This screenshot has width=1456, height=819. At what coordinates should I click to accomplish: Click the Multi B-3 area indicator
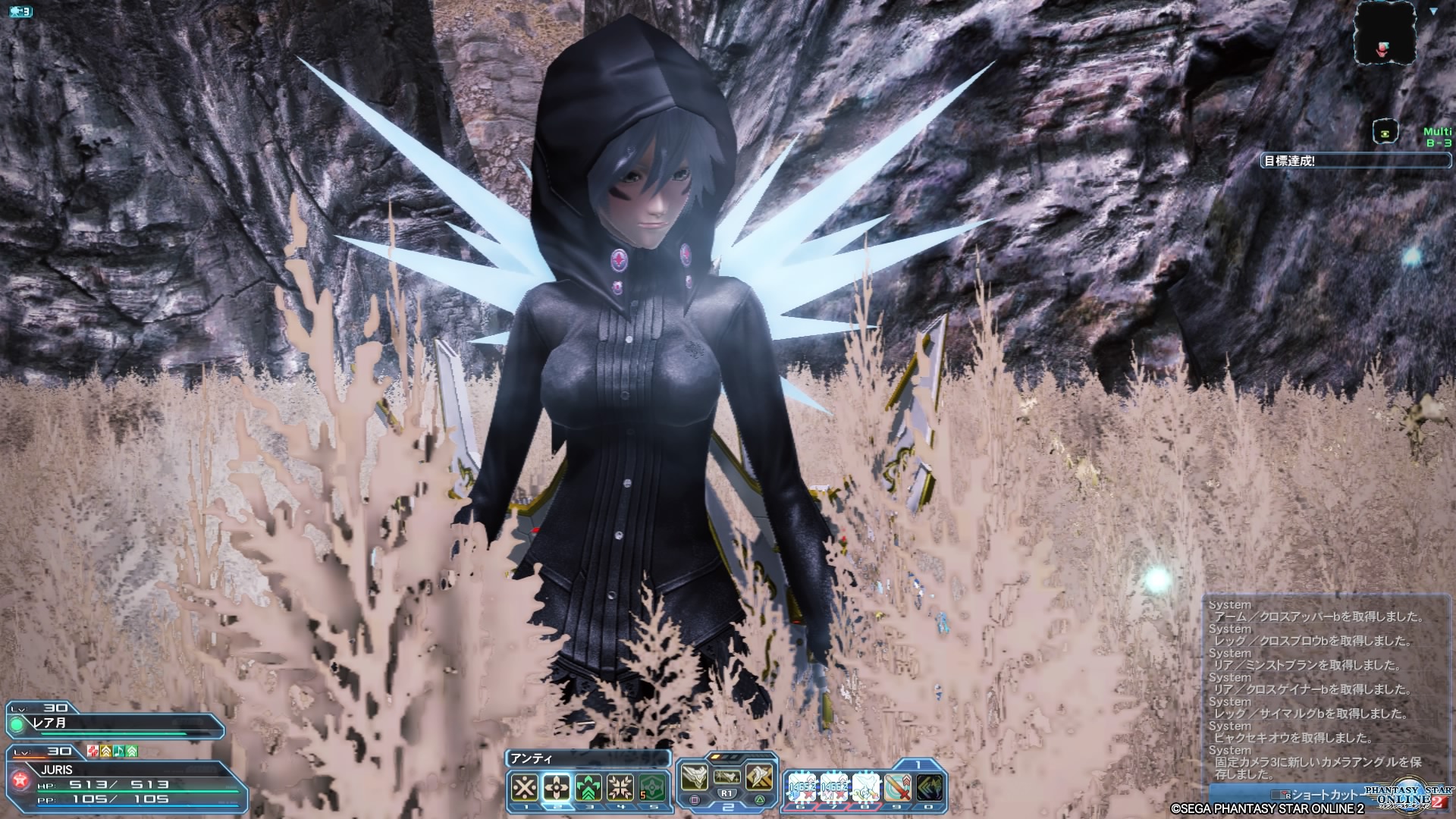(x=1437, y=137)
